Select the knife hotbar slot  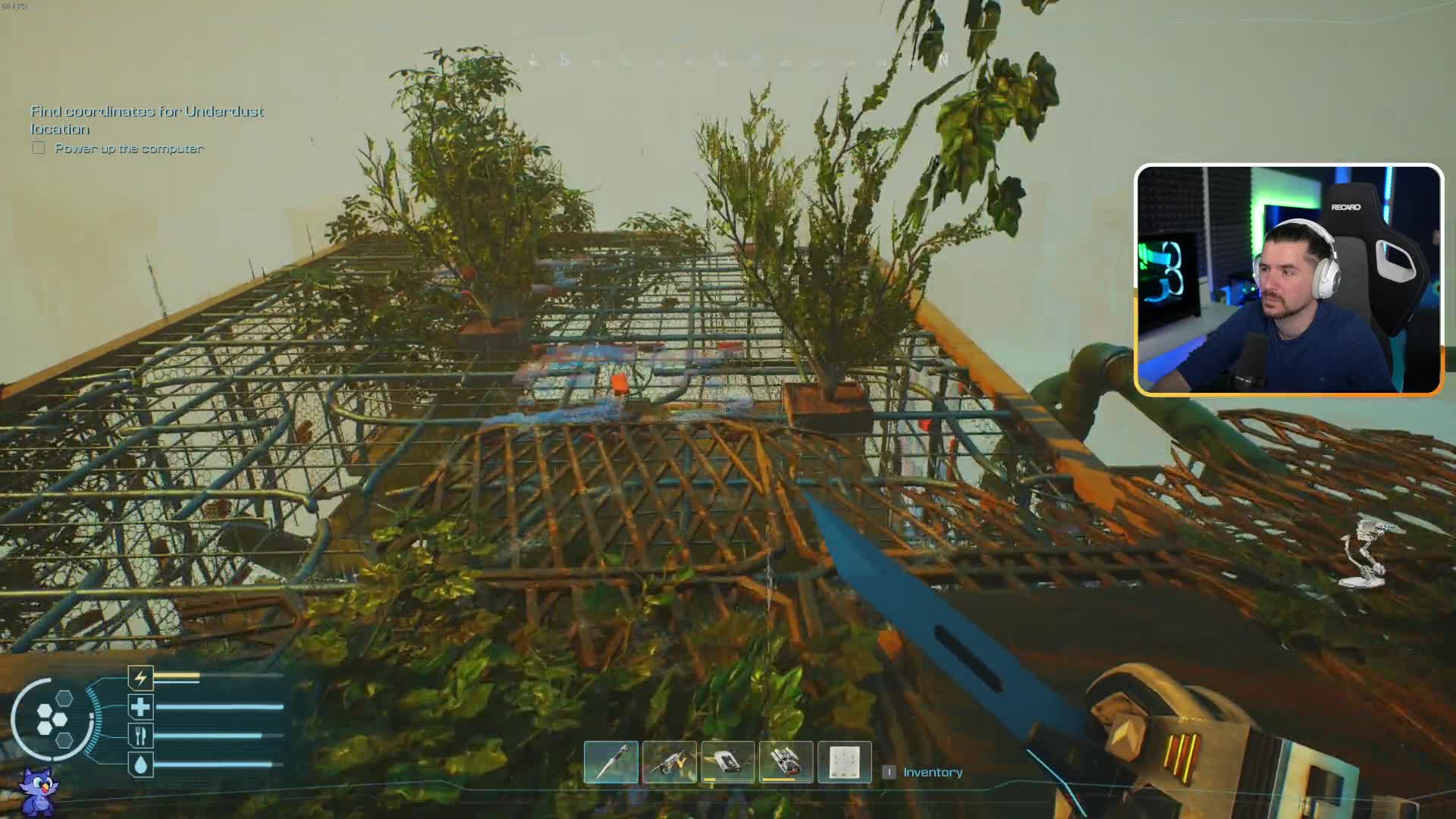click(x=611, y=762)
